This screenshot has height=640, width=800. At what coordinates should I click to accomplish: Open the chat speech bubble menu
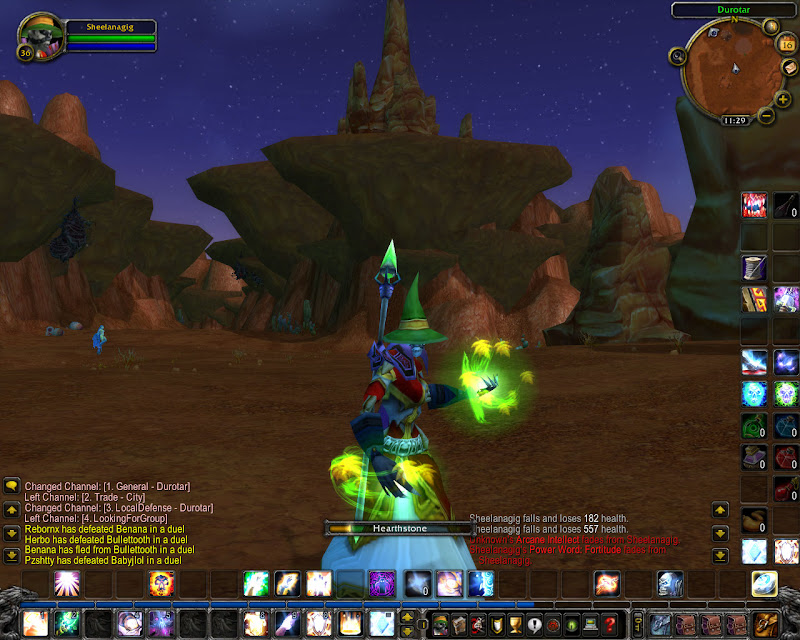click(x=11, y=486)
